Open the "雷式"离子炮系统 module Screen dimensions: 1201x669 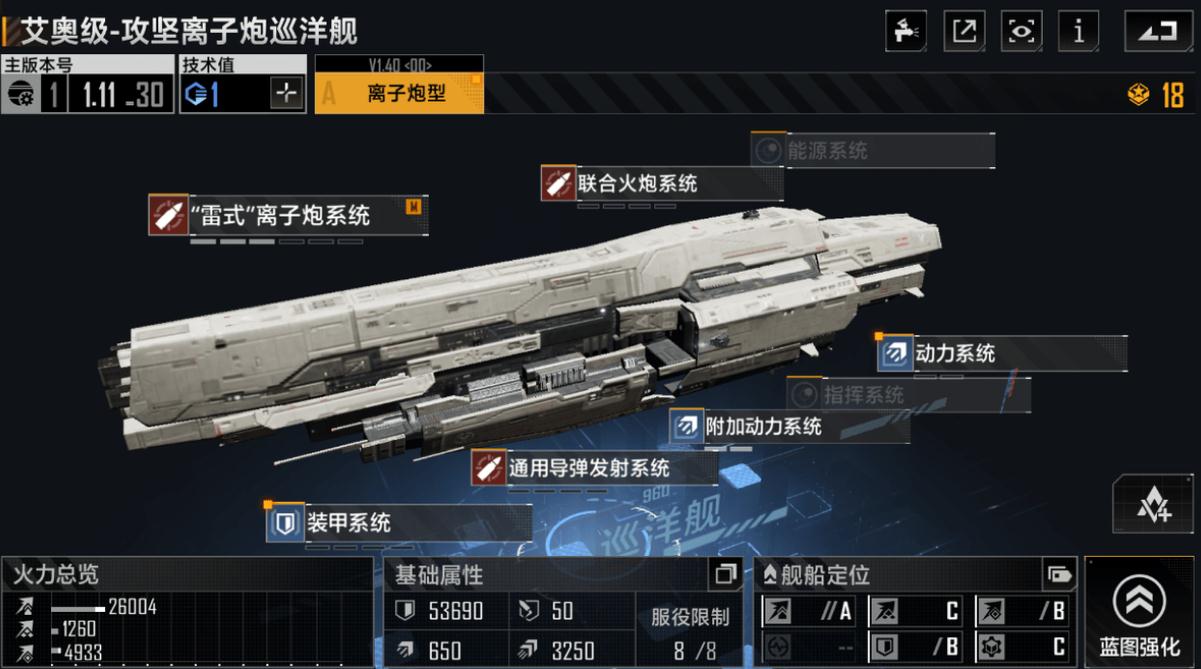coord(288,215)
